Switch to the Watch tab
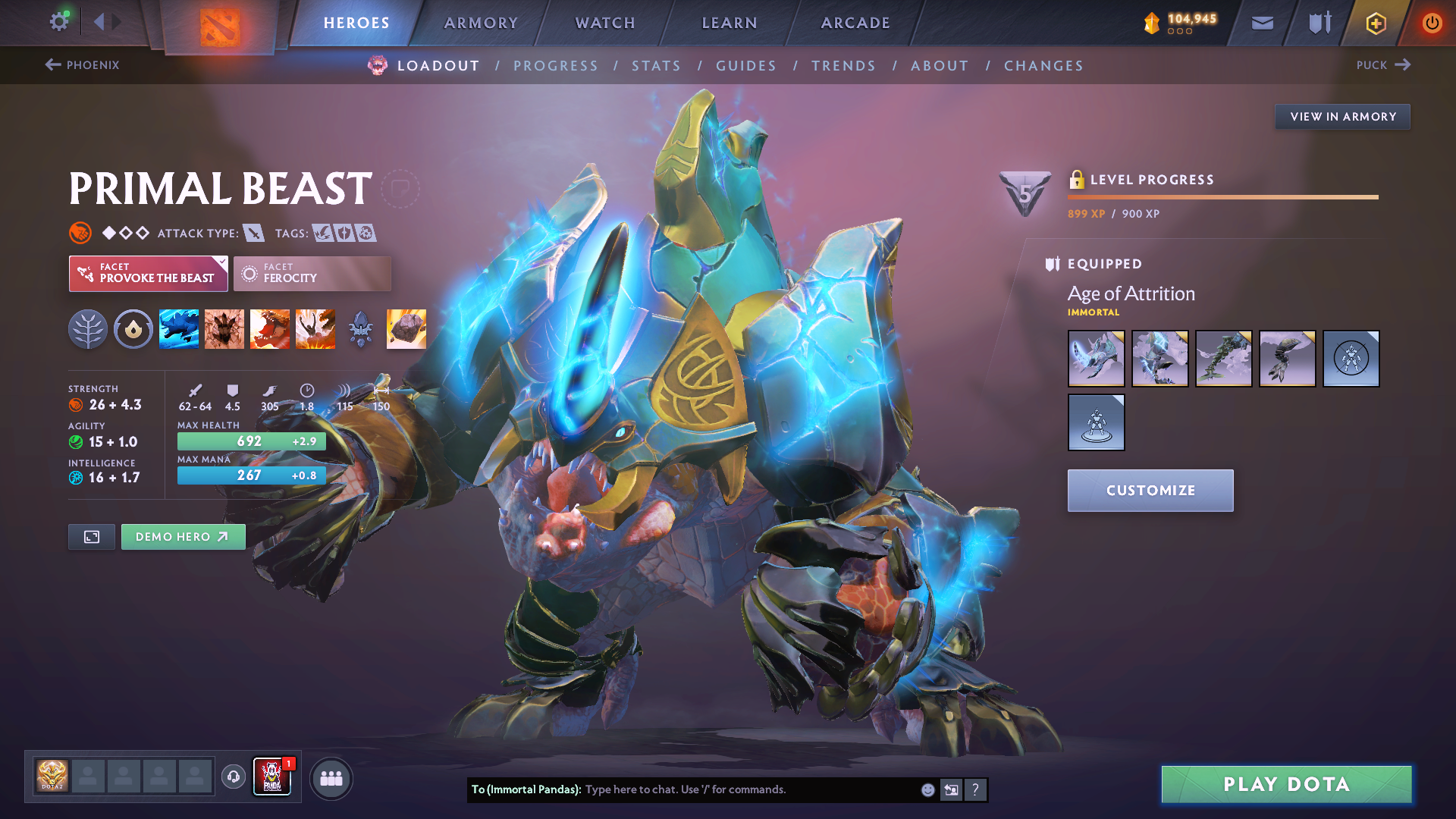Image resolution: width=1456 pixels, height=819 pixels. pyautogui.click(x=605, y=23)
